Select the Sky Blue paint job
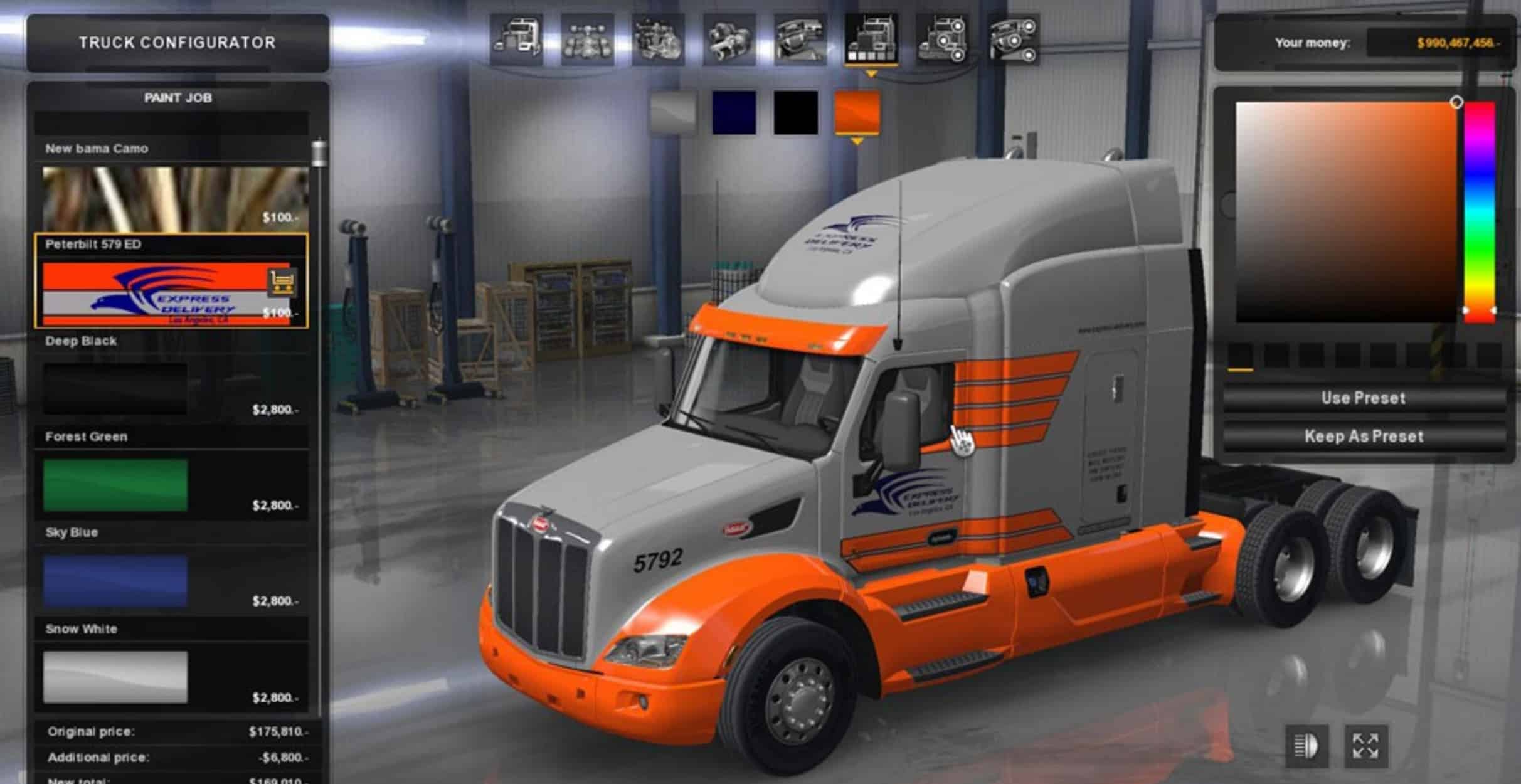1521x784 pixels. [x=115, y=581]
